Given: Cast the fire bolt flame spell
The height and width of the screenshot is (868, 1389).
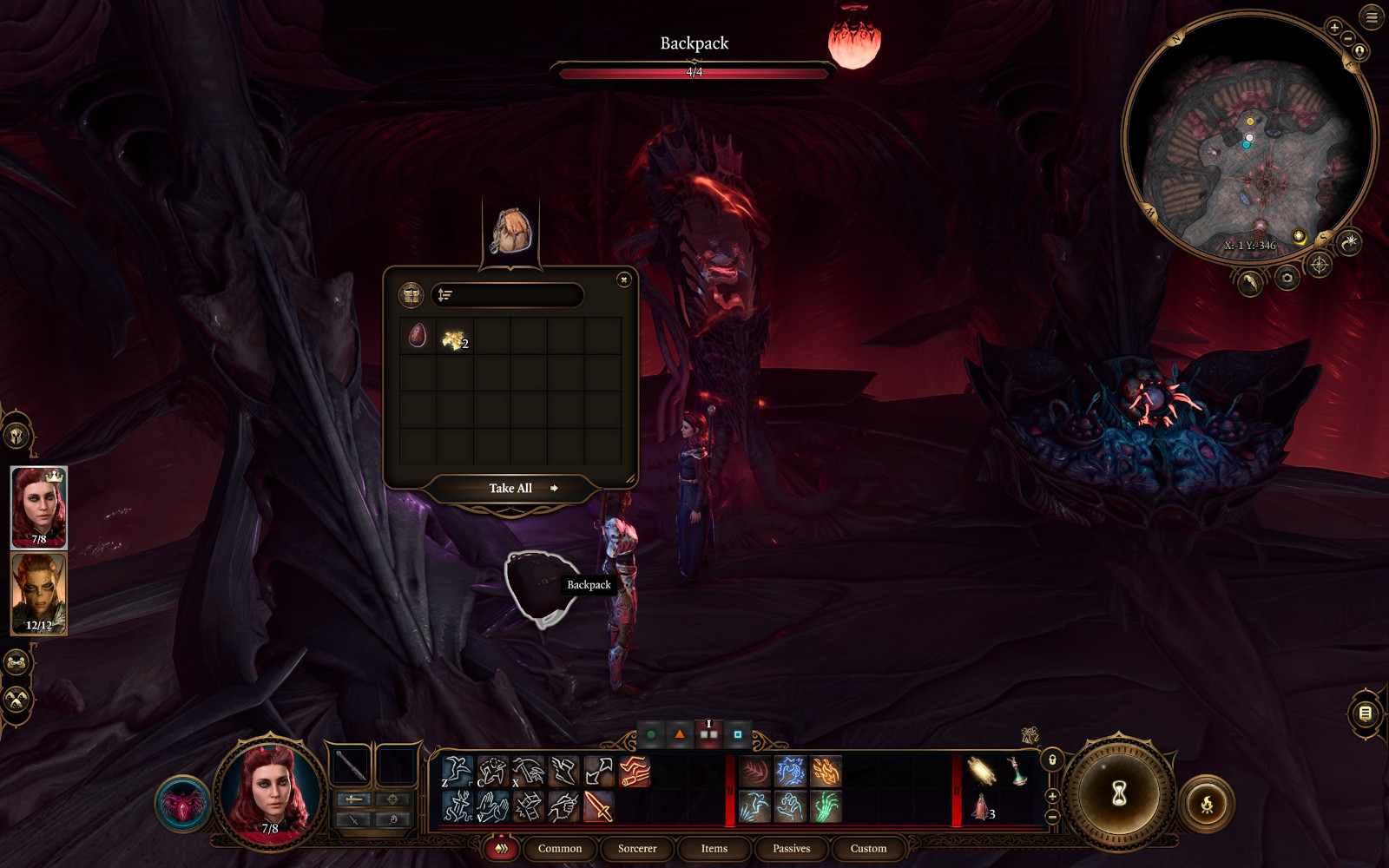Looking at the screenshot, I should click(826, 772).
